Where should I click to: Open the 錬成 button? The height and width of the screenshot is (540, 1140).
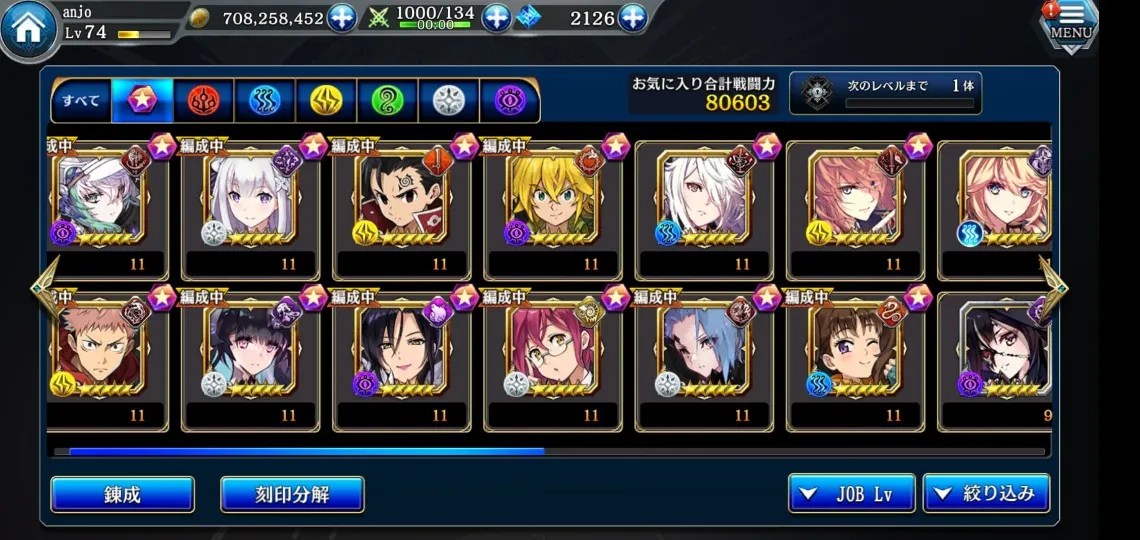(122, 494)
